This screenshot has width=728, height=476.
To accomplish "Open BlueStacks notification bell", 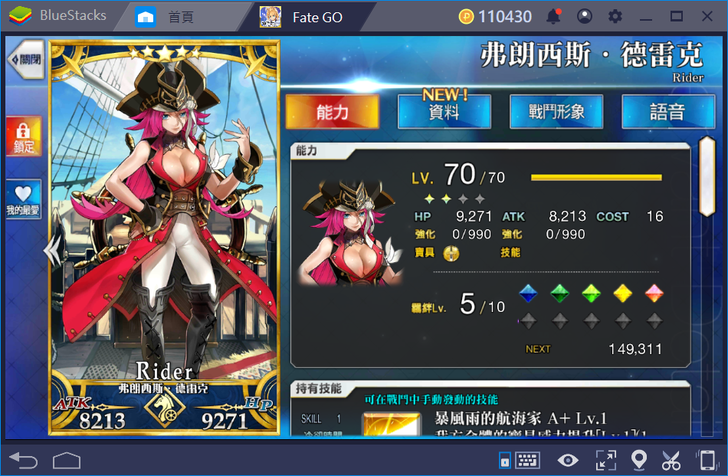I will point(554,16).
